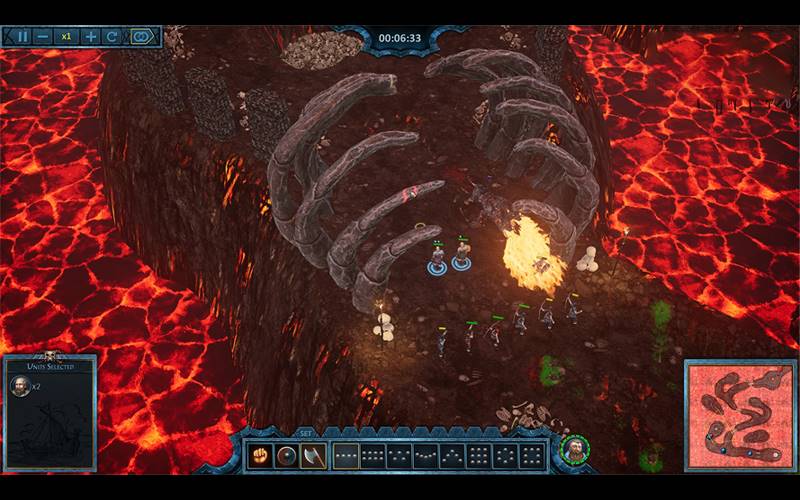This screenshot has width=800, height=500.
Task: Increase game speed with the plus button
Action: [91, 37]
